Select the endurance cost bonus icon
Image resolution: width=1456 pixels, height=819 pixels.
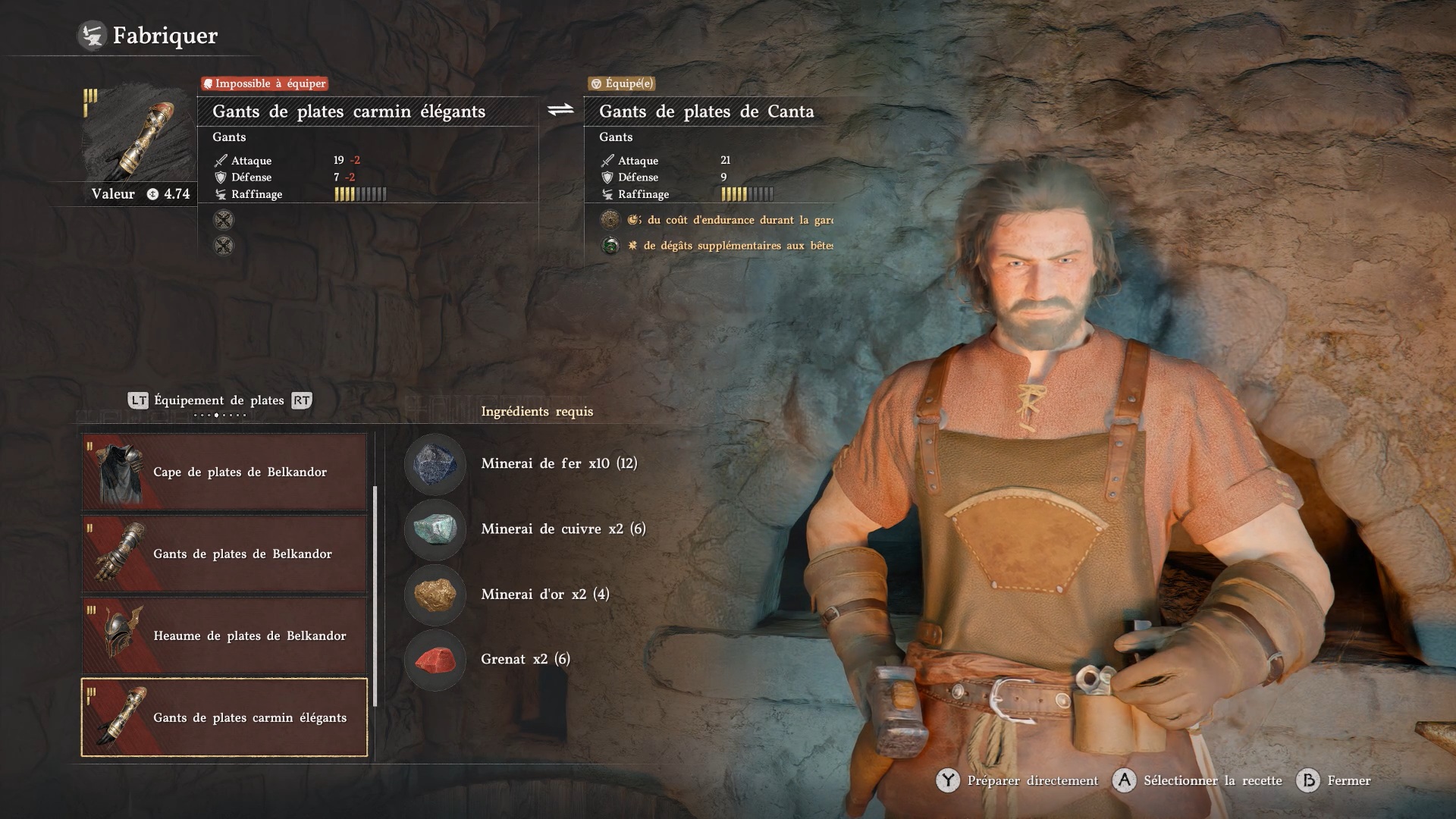[610, 220]
